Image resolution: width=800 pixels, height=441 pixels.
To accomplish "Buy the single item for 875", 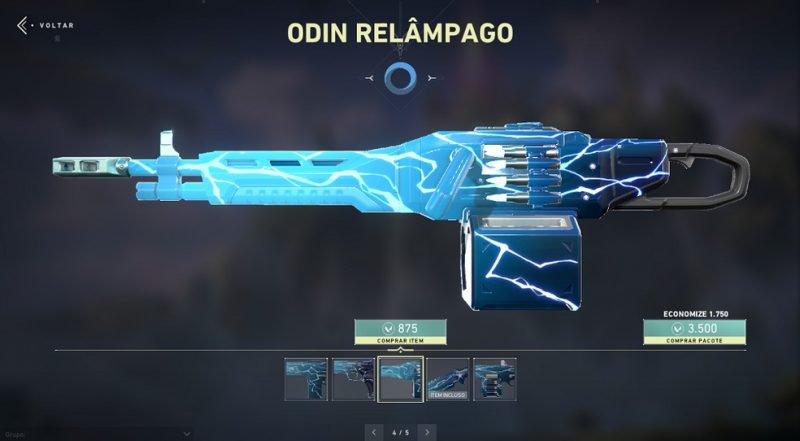I will tap(400, 331).
